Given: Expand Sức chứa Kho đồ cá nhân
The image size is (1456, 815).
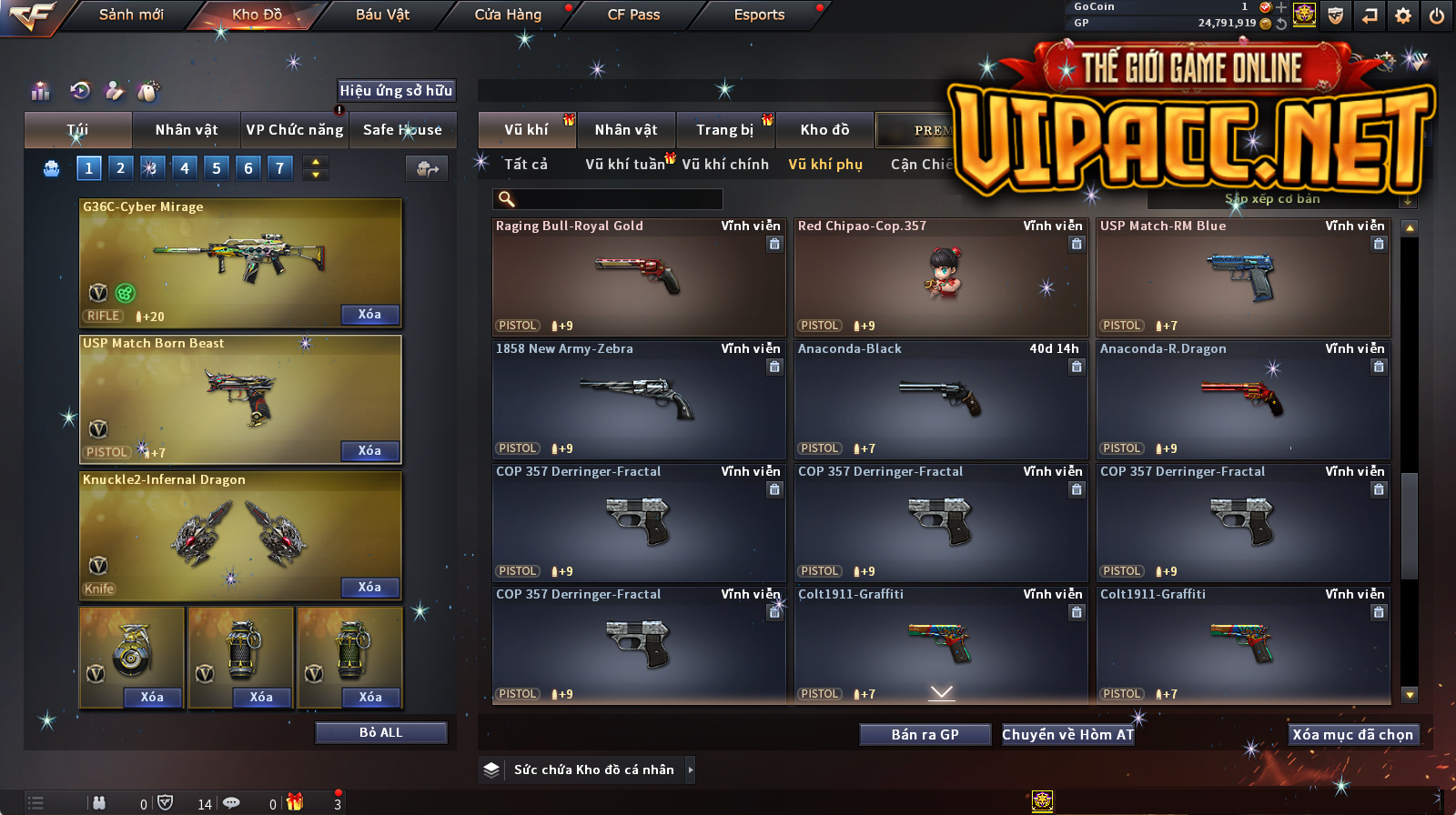Looking at the screenshot, I should coord(691,770).
